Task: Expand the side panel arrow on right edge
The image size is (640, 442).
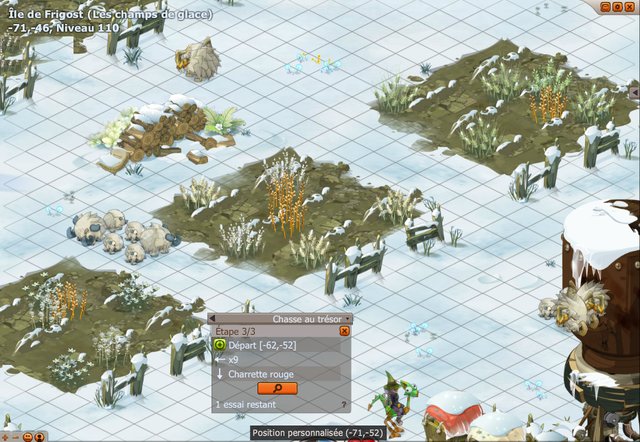Action: [x=634, y=90]
